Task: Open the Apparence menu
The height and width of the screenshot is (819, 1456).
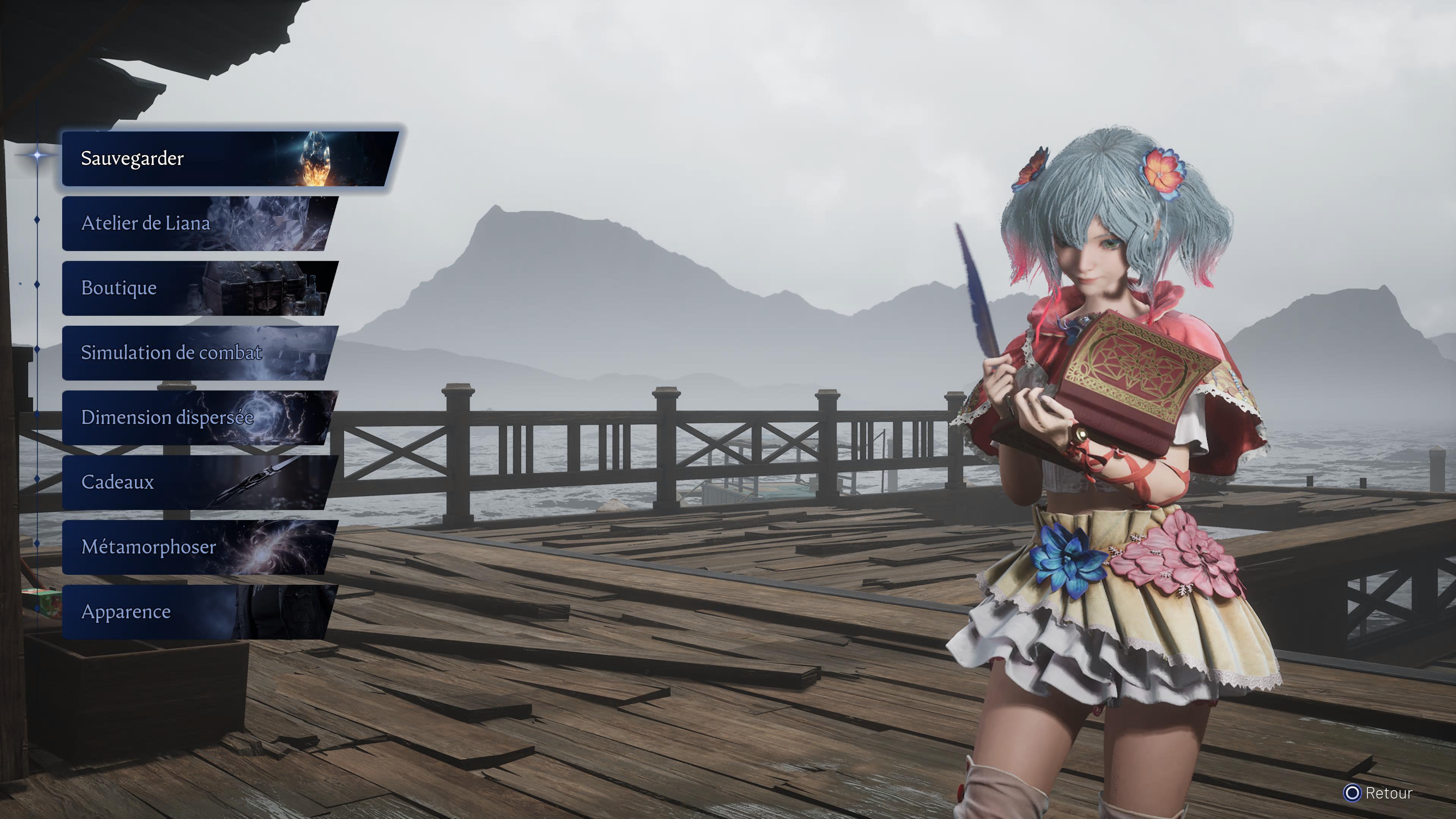Action: click(x=198, y=612)
